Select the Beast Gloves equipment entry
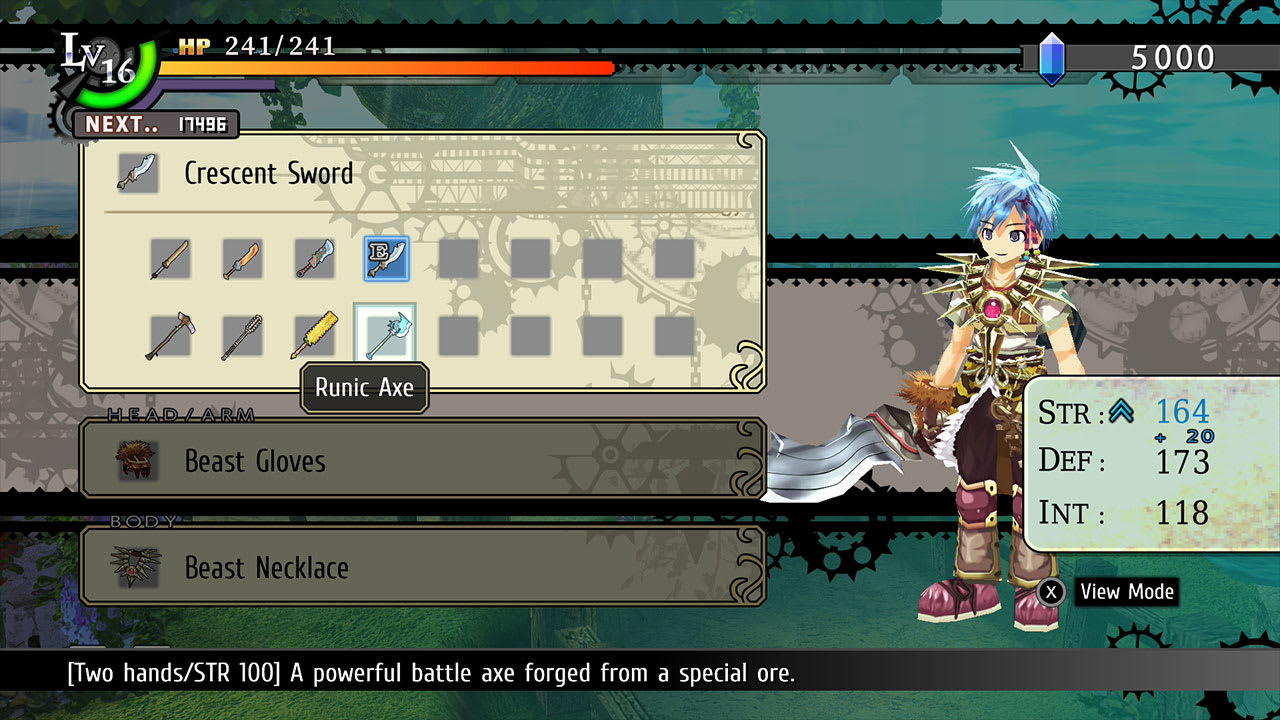The height and width of the screenshot is (720, 1280). click(x=420, y=461)
